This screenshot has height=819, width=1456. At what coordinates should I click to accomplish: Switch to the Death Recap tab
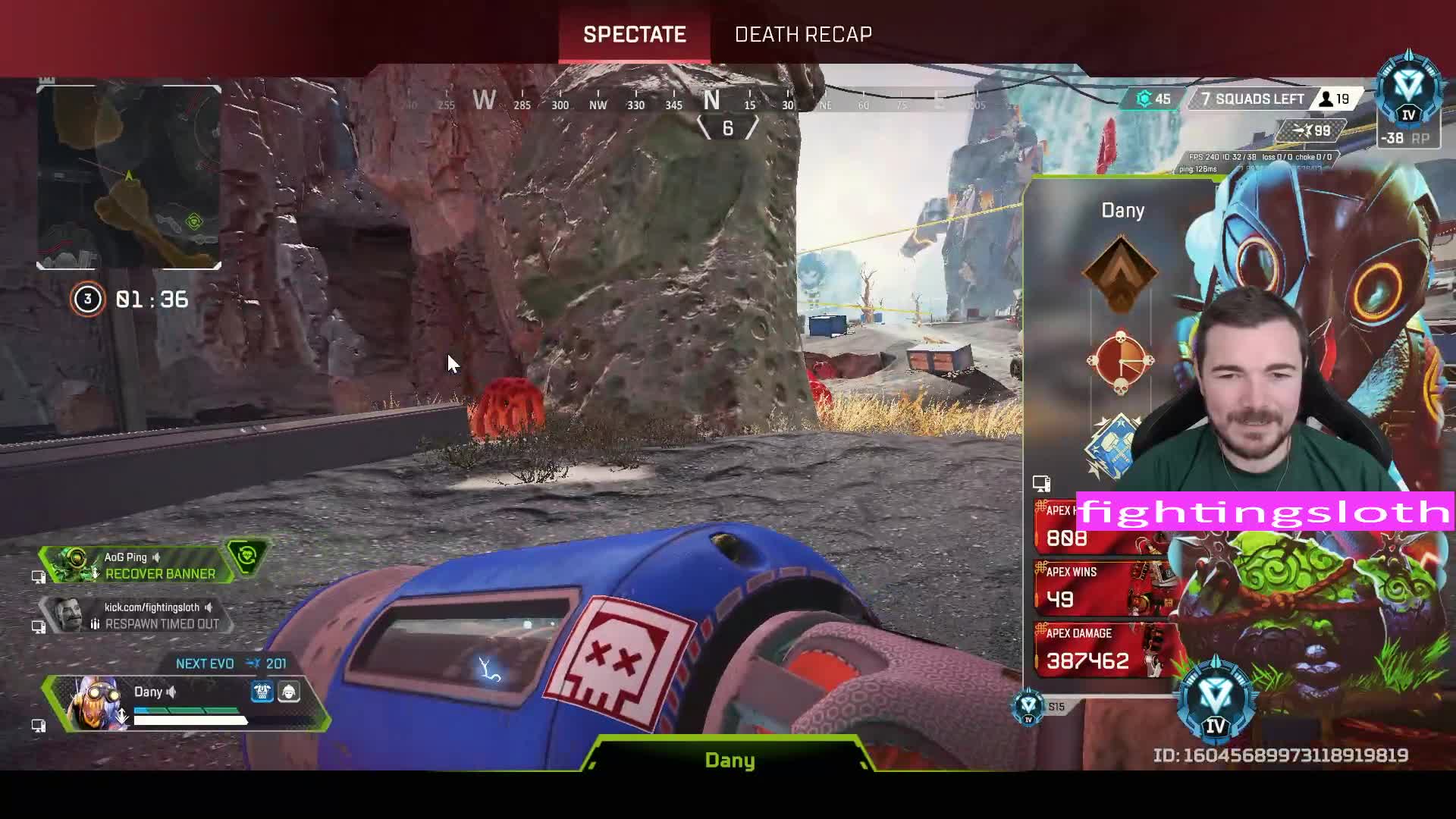click(x=803, y=34)
